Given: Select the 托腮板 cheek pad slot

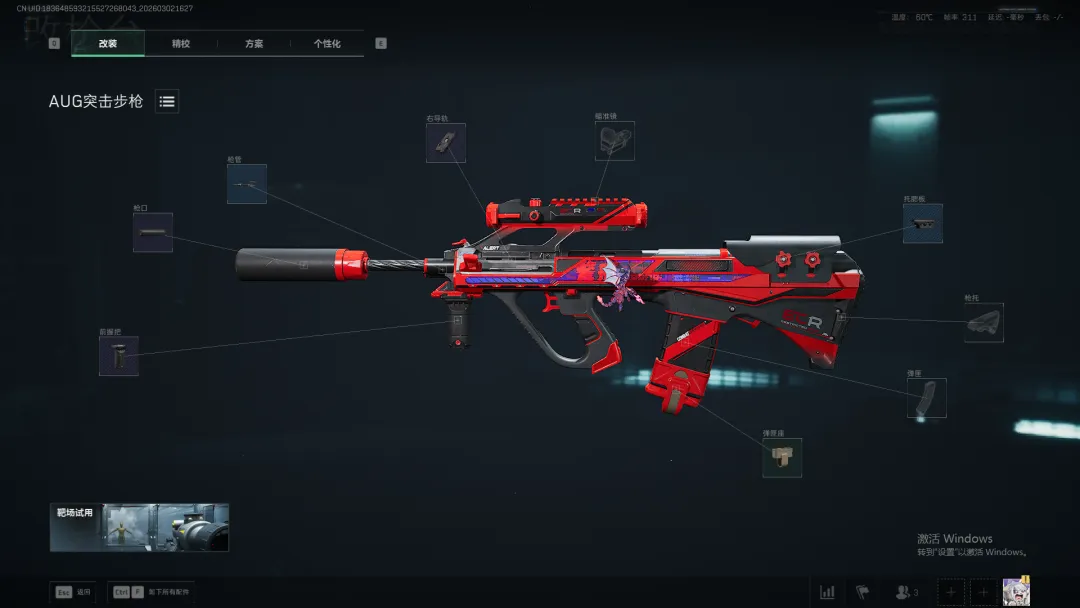Looking at the screenshot, I should click(x=922, y=223).
